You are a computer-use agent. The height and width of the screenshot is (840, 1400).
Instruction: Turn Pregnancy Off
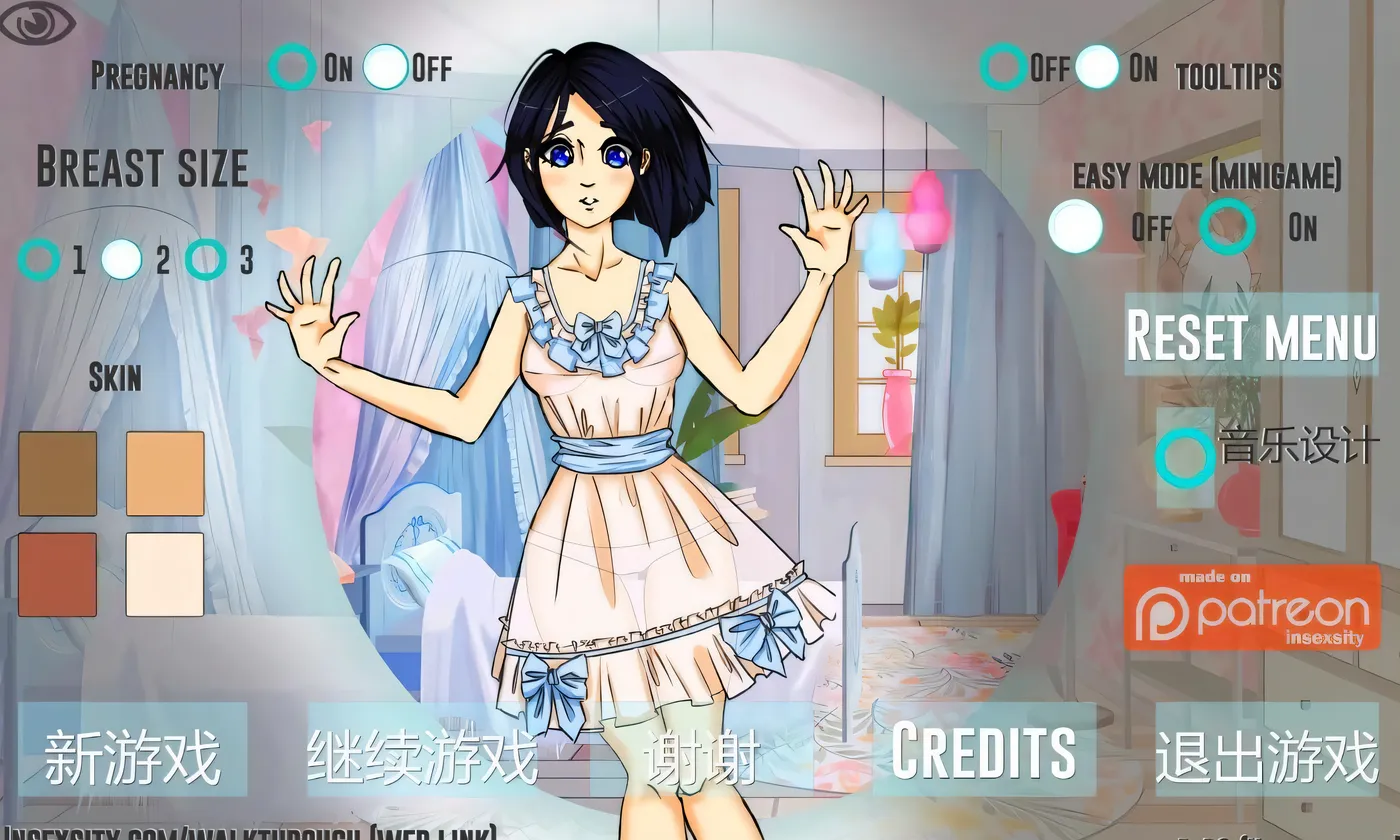pyautogui.click(x=385, y=65)
